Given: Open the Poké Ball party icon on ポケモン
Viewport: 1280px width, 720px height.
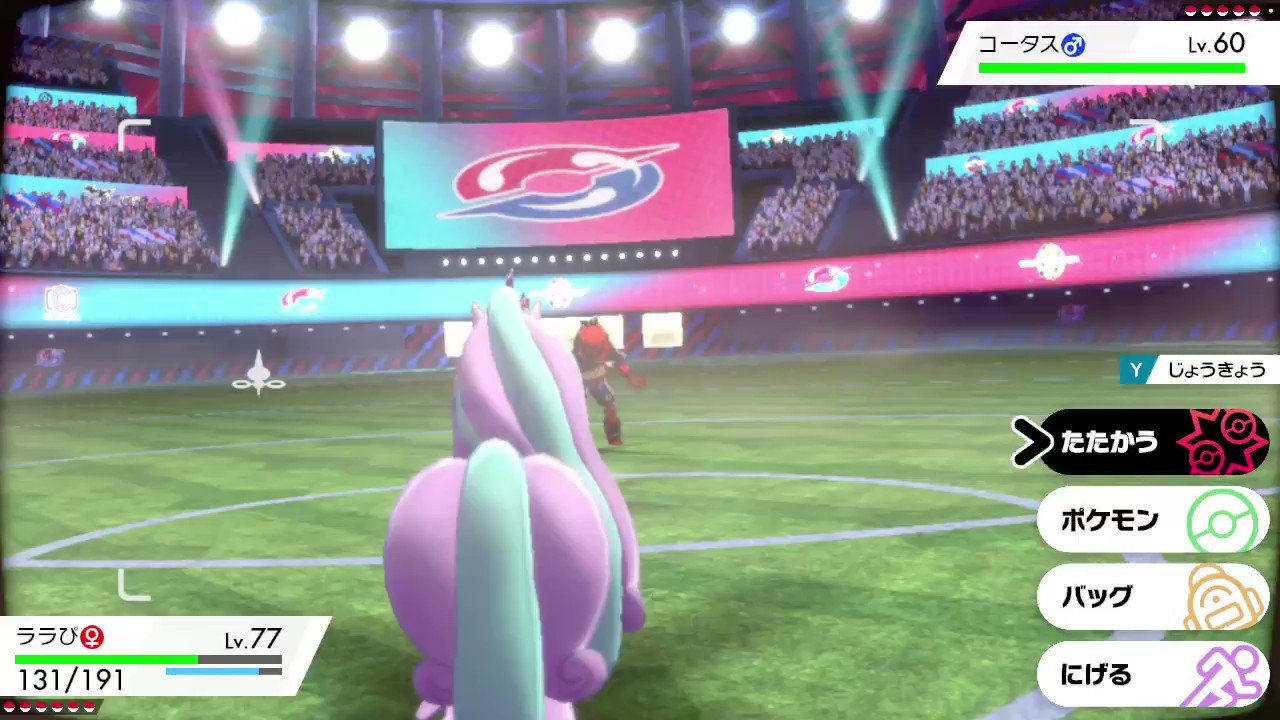Looking at the screenshot, I should tap(1221, 520).
